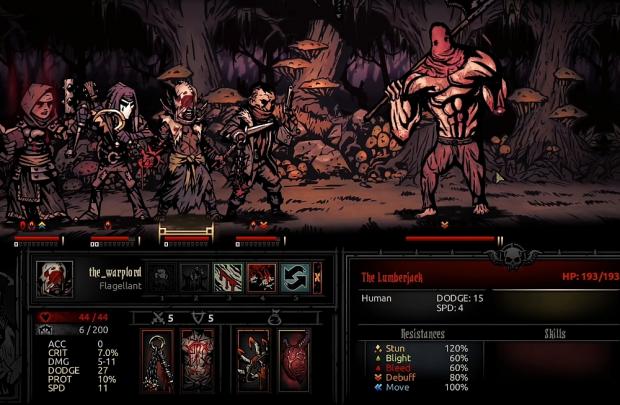Select the Flagellant hero portrait
Screen dimensions: 620x405
55,277
